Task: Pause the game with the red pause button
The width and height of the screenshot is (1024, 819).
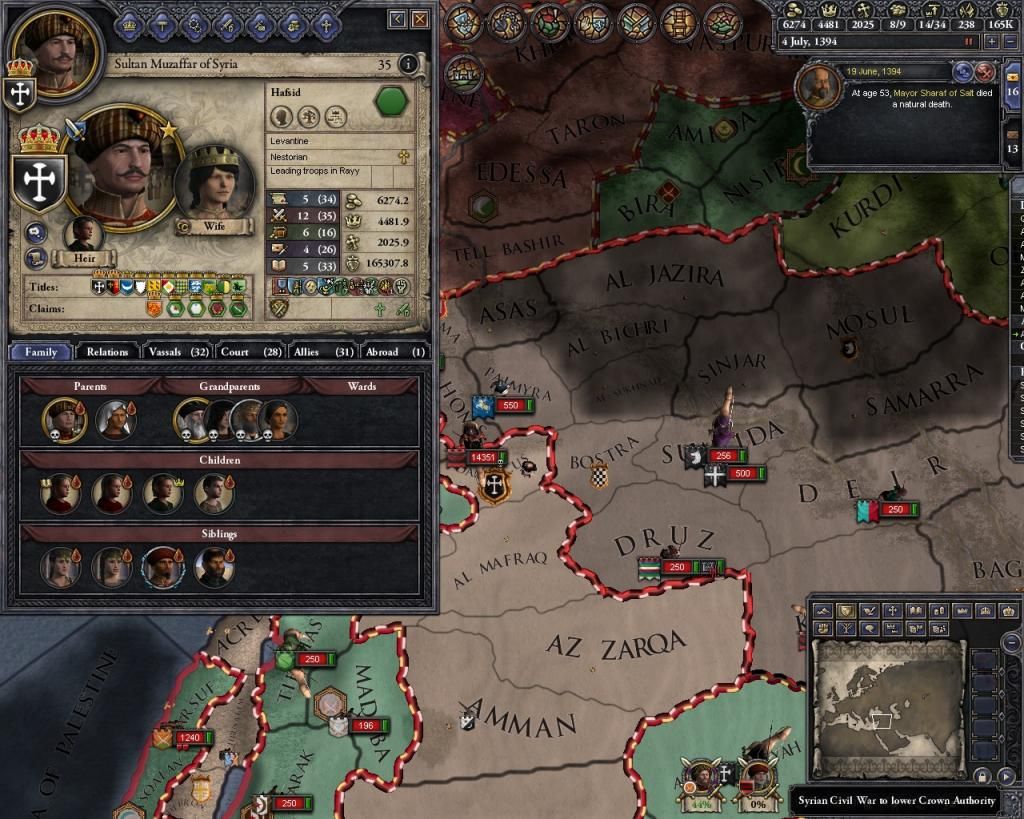Action: tap(968, 42)
